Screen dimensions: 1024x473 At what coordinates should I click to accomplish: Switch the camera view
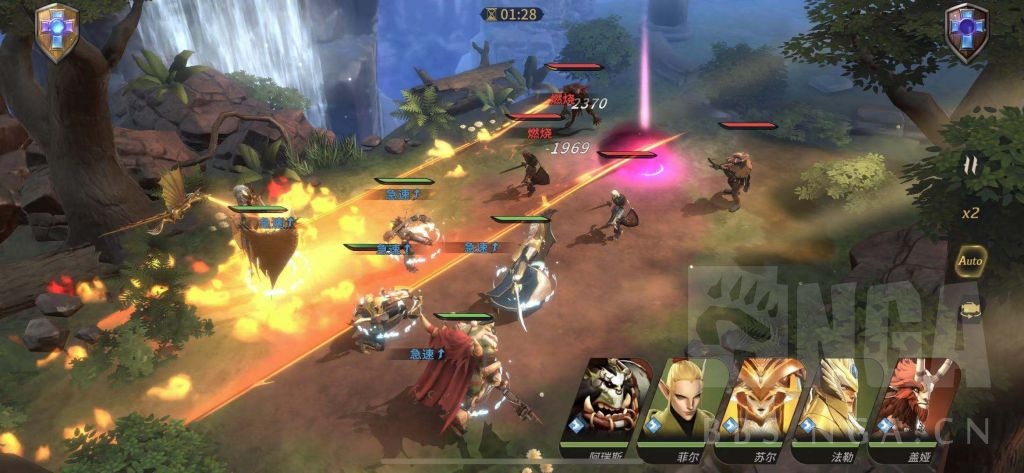(970, 311)
